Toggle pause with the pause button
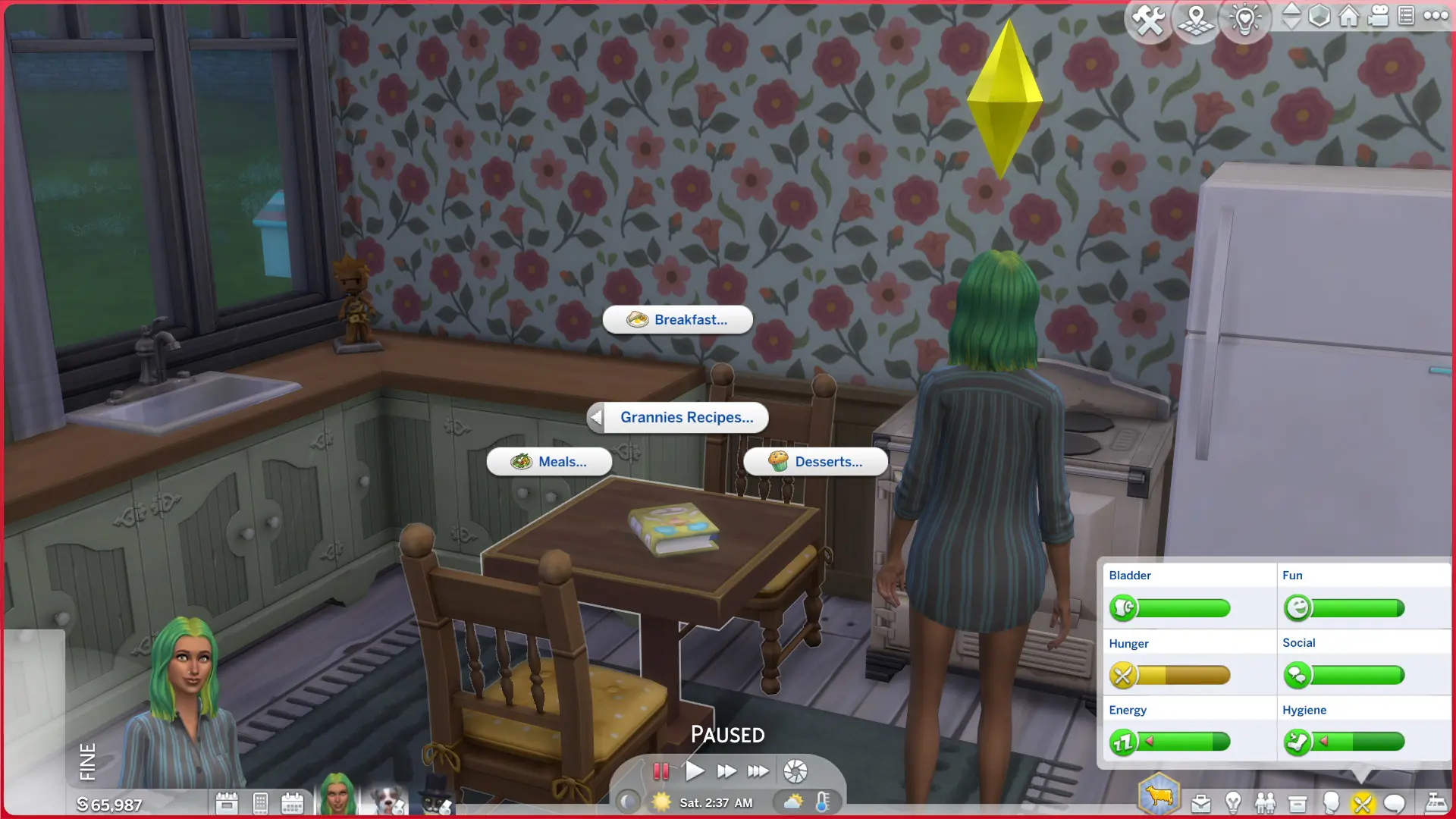Image resolution: width=1456 pixels, height=819 pixels. 661,770
